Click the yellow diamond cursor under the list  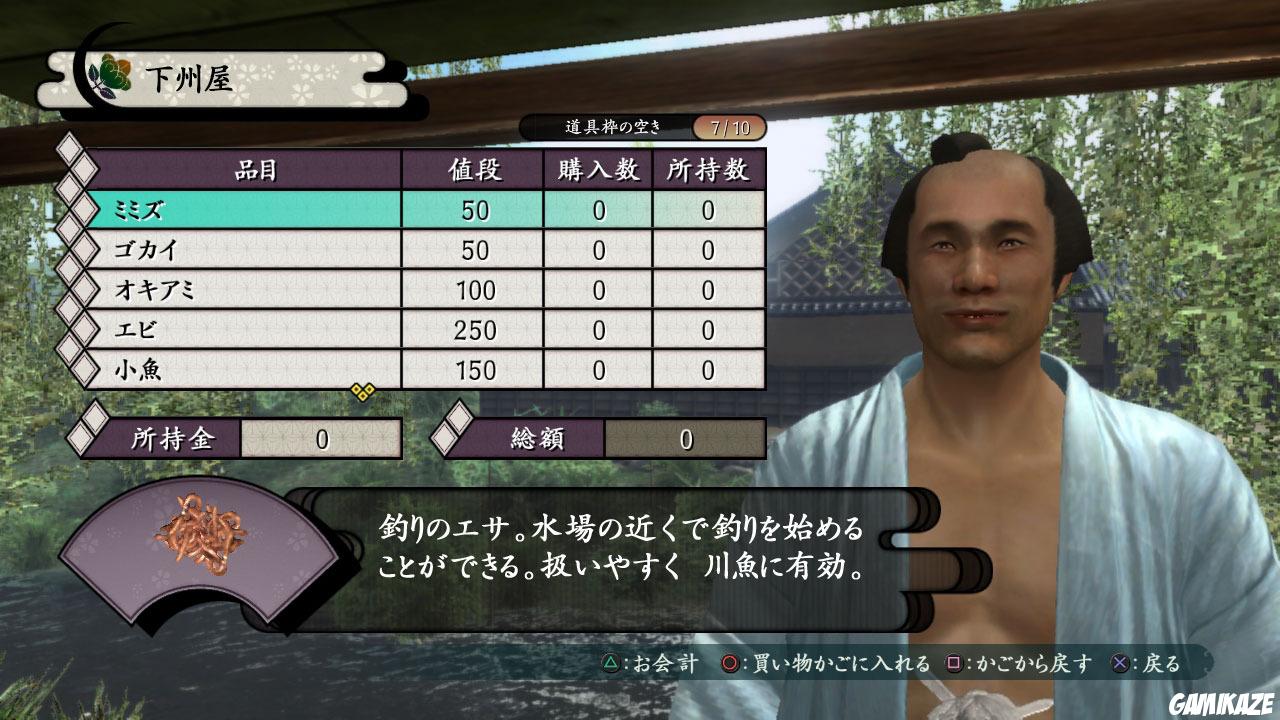coord(365,392)
